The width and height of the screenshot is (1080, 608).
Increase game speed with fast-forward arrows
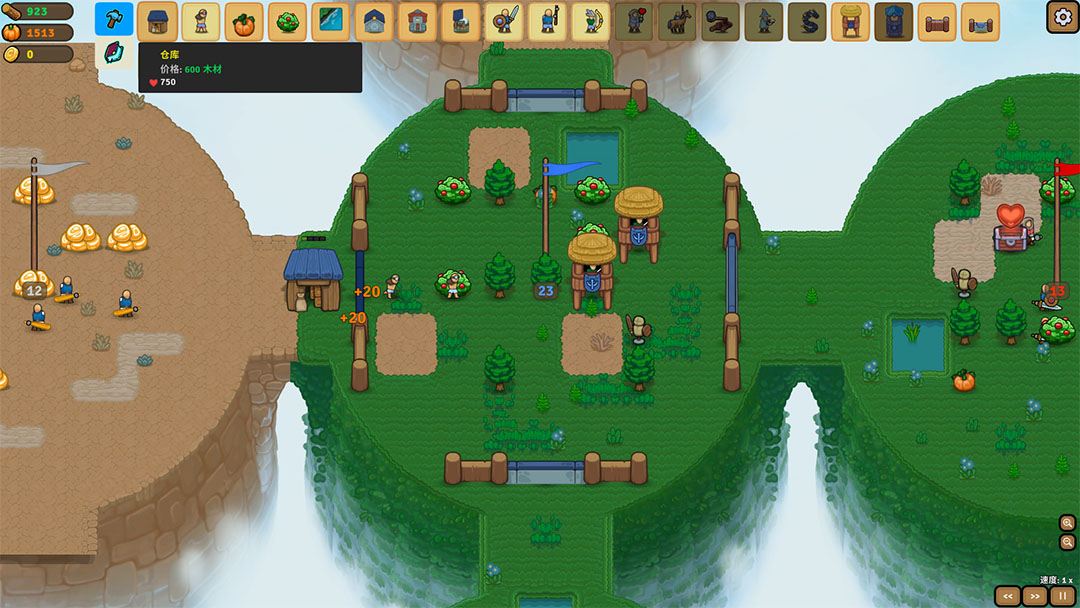(x=1035, y=596)
